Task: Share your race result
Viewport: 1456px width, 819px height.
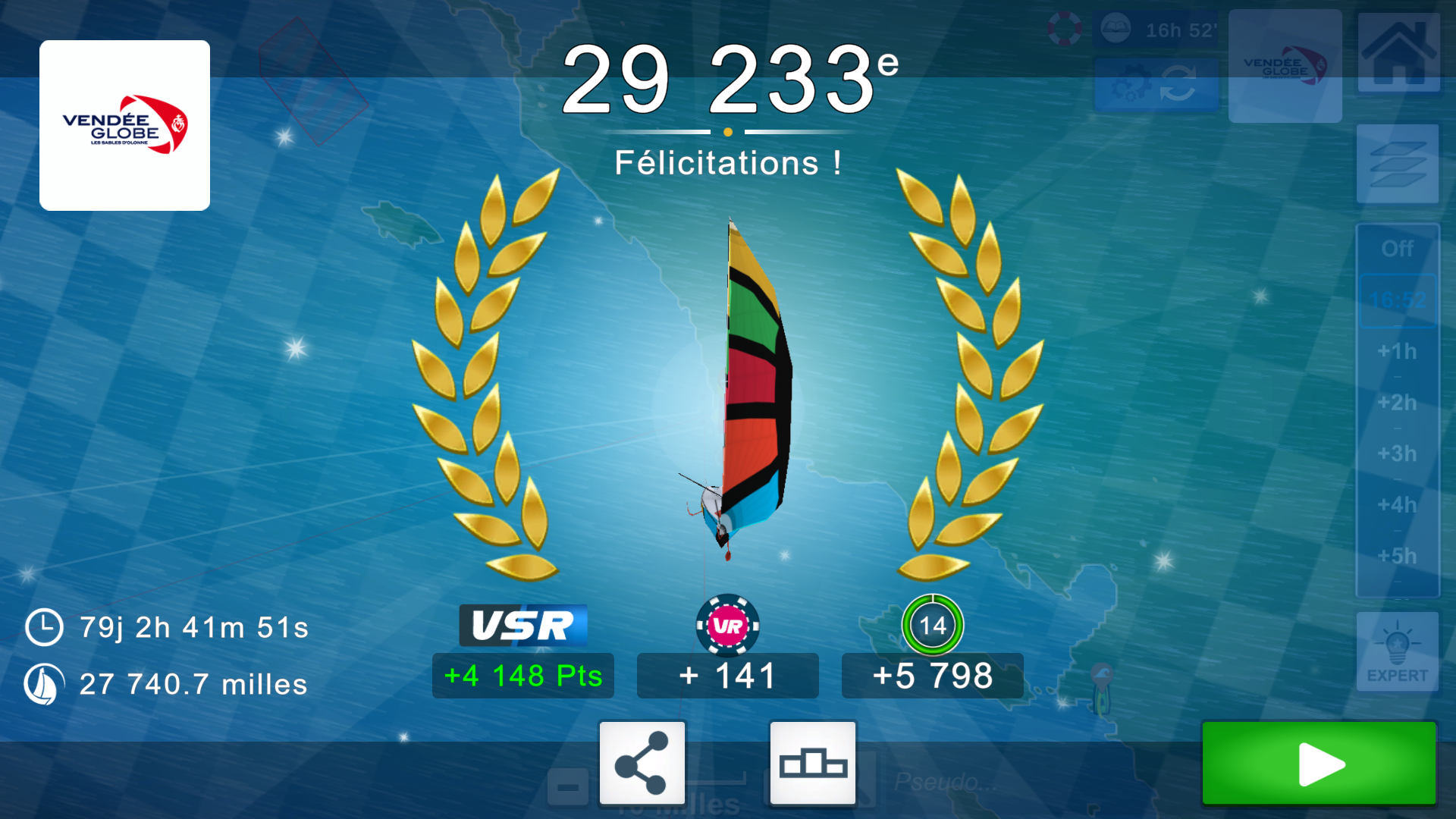Action: click(x=642, y=762)
